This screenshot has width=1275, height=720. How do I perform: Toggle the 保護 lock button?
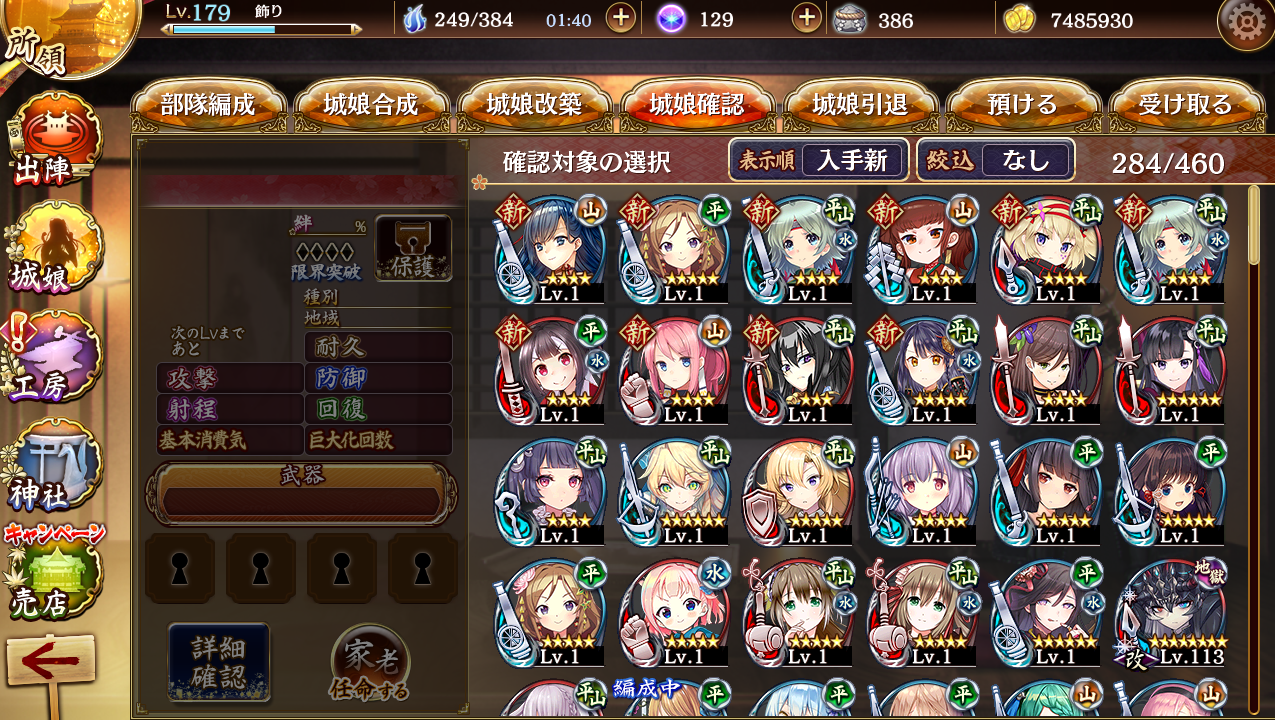pos(413,247)
